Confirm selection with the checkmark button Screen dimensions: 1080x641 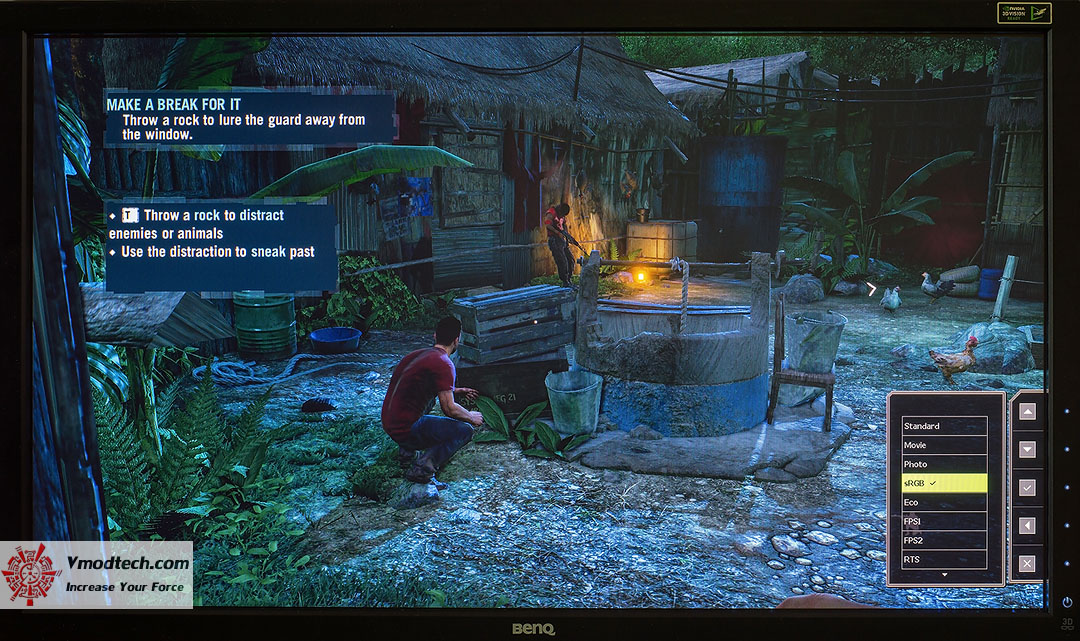(x=1027, y=487)
